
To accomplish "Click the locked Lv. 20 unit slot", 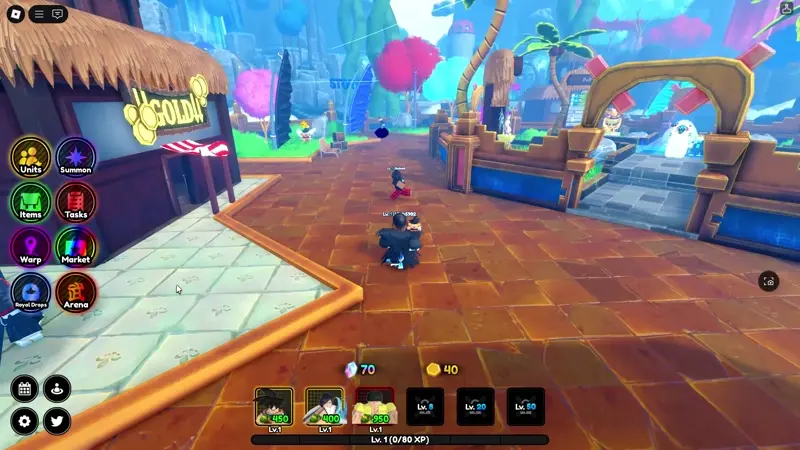I will tap(475, 407).
